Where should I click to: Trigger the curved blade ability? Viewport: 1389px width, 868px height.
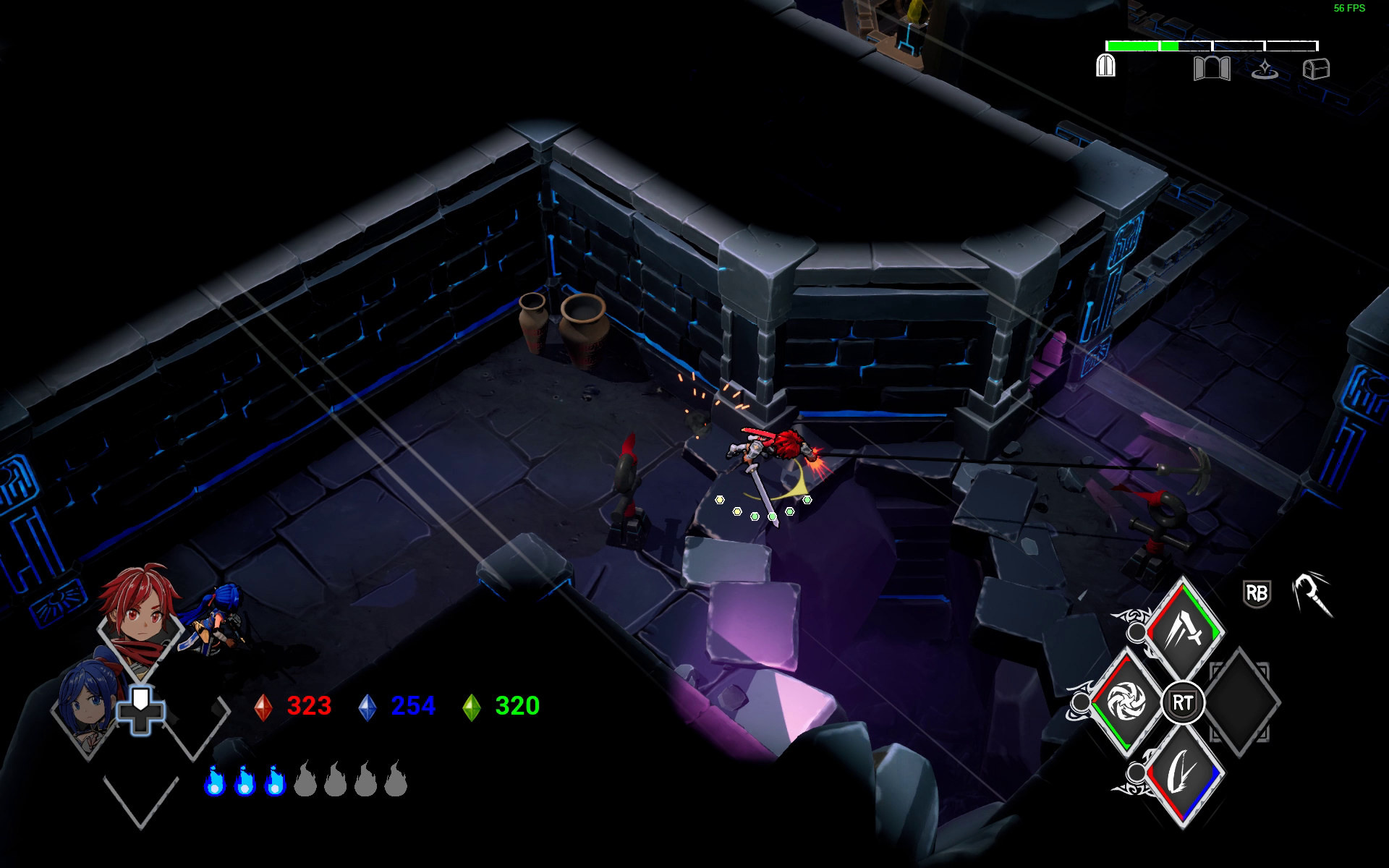pyautogui.click(x=1184, y=775)
